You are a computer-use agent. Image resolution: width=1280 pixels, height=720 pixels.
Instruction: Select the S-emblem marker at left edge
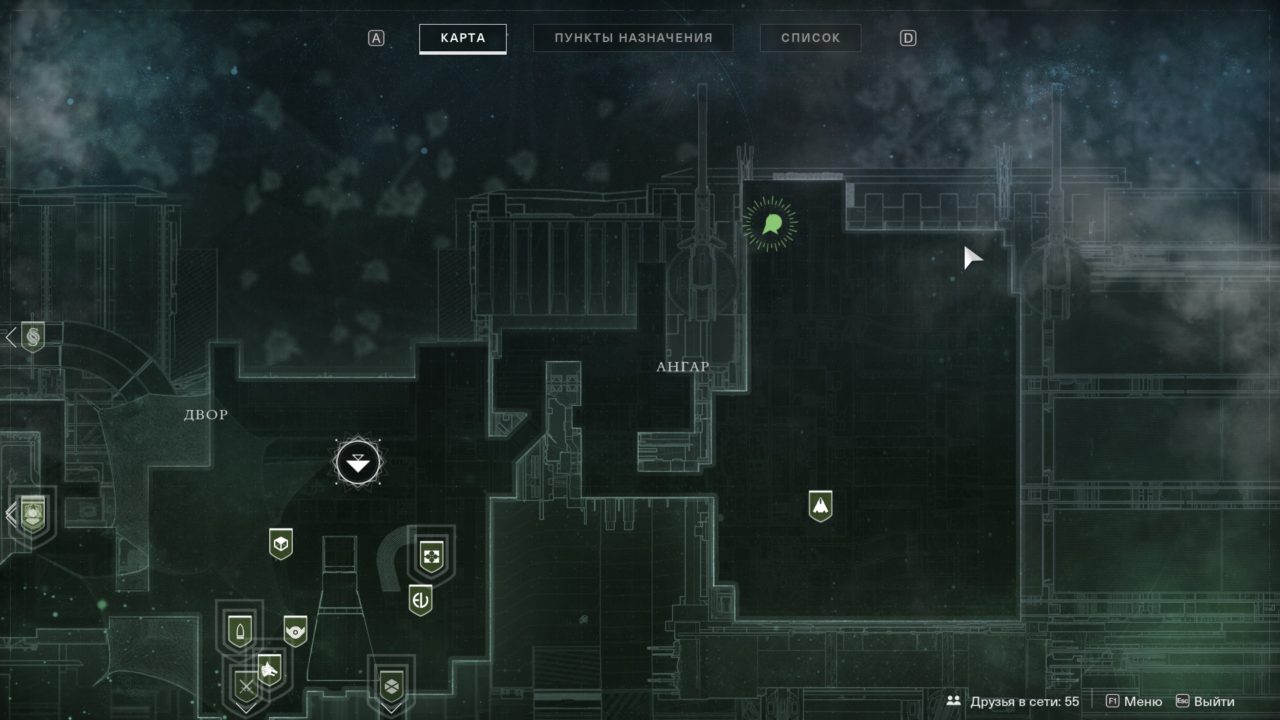tap(33, 337)
